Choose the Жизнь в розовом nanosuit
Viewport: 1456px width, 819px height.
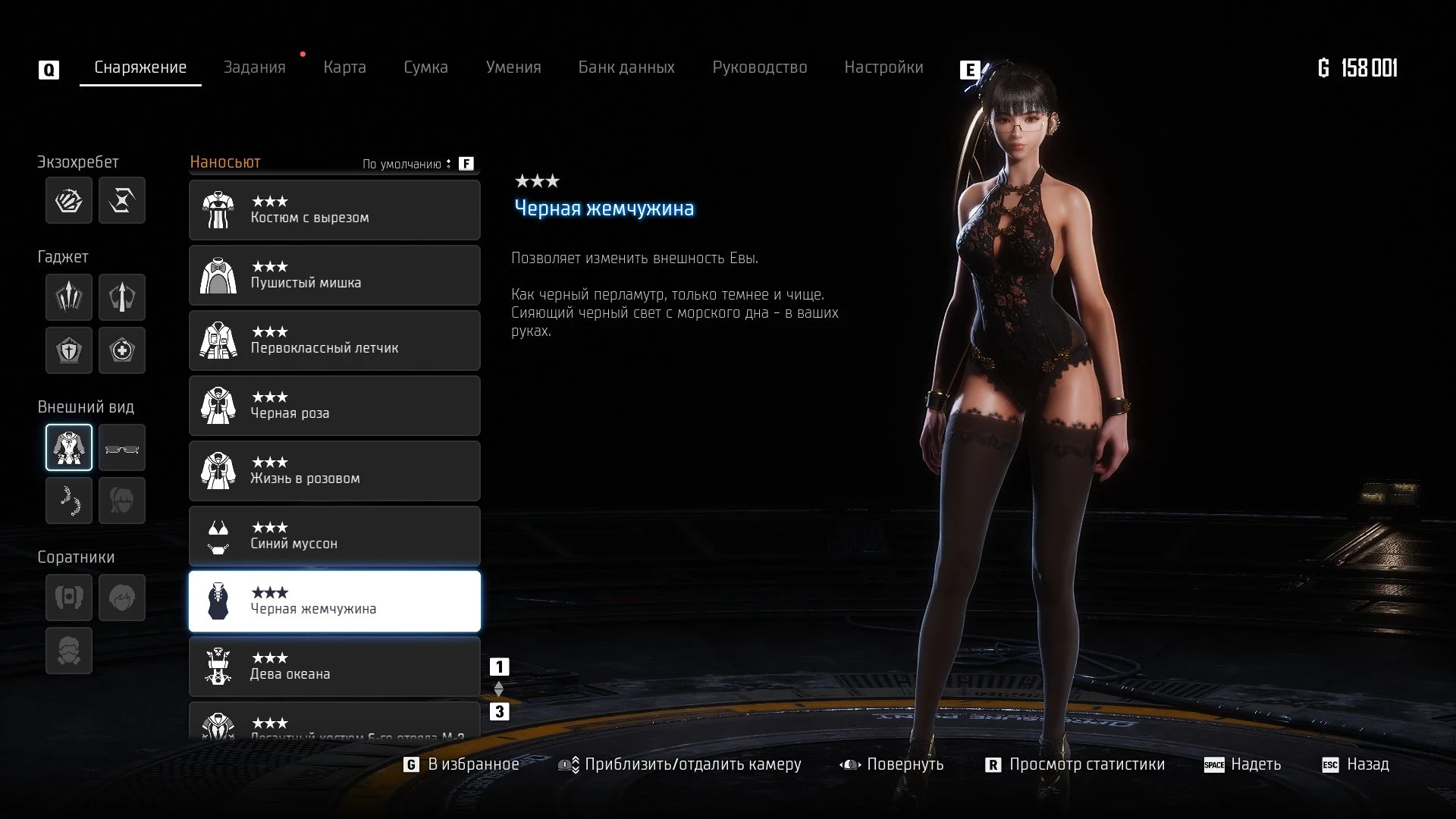coord(334,471)
